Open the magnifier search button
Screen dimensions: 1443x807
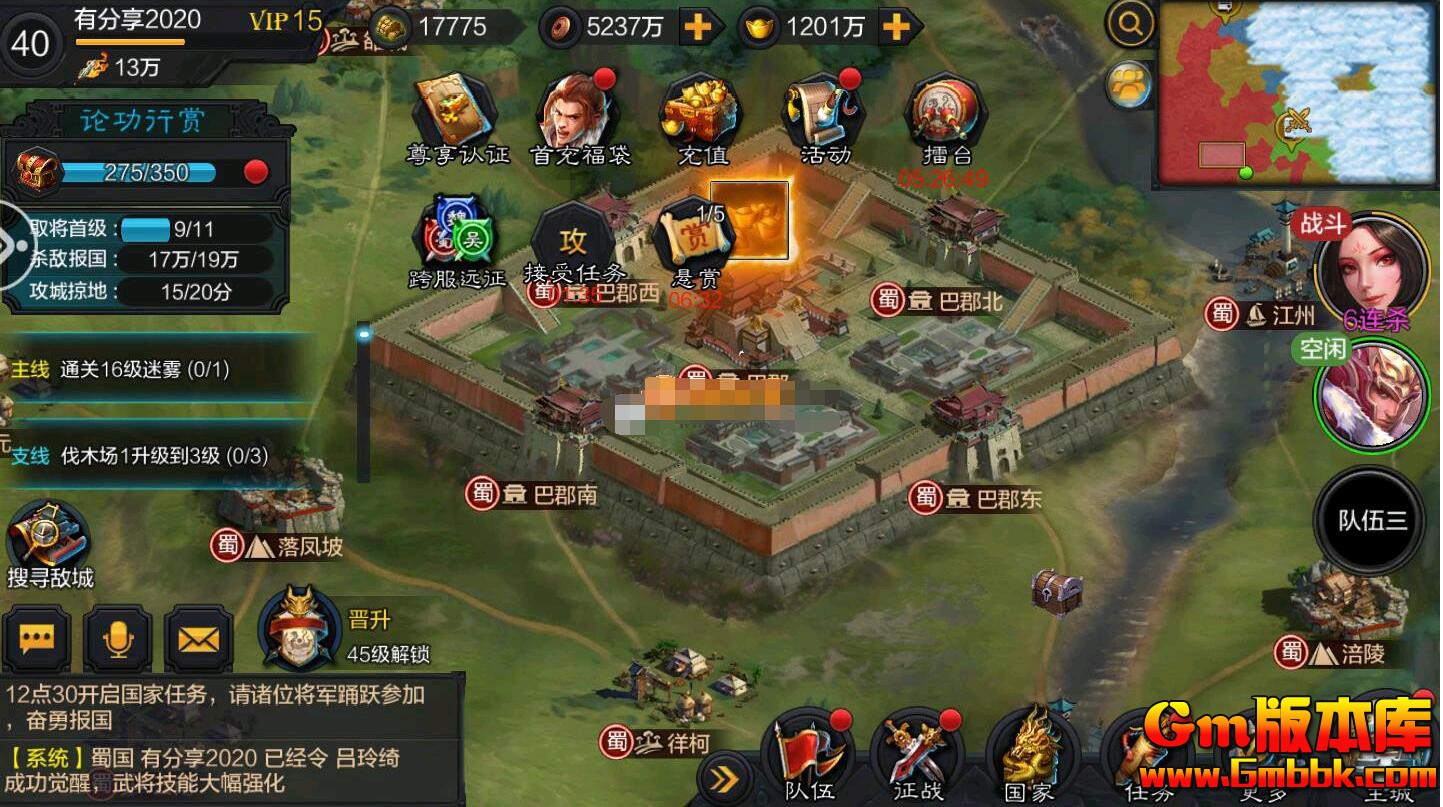[1130, 26]
